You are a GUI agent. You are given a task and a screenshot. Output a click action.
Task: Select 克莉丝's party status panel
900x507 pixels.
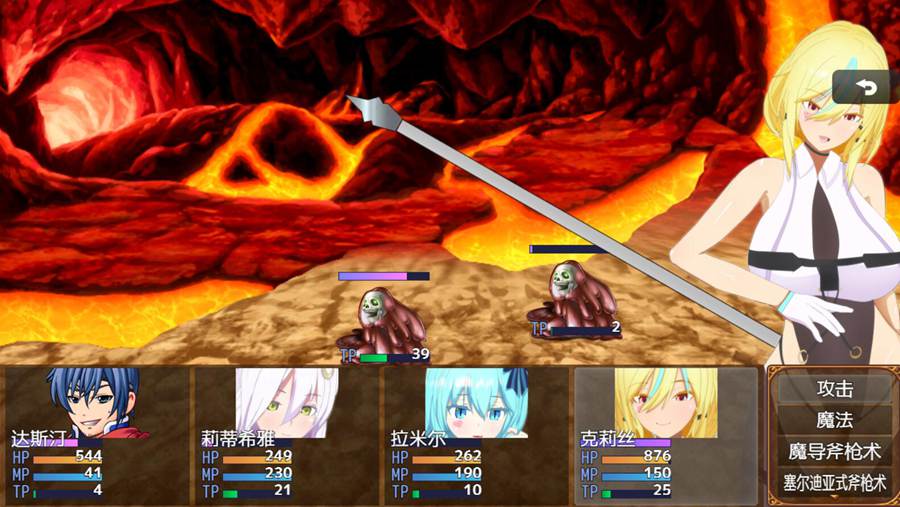click(665, 434)
